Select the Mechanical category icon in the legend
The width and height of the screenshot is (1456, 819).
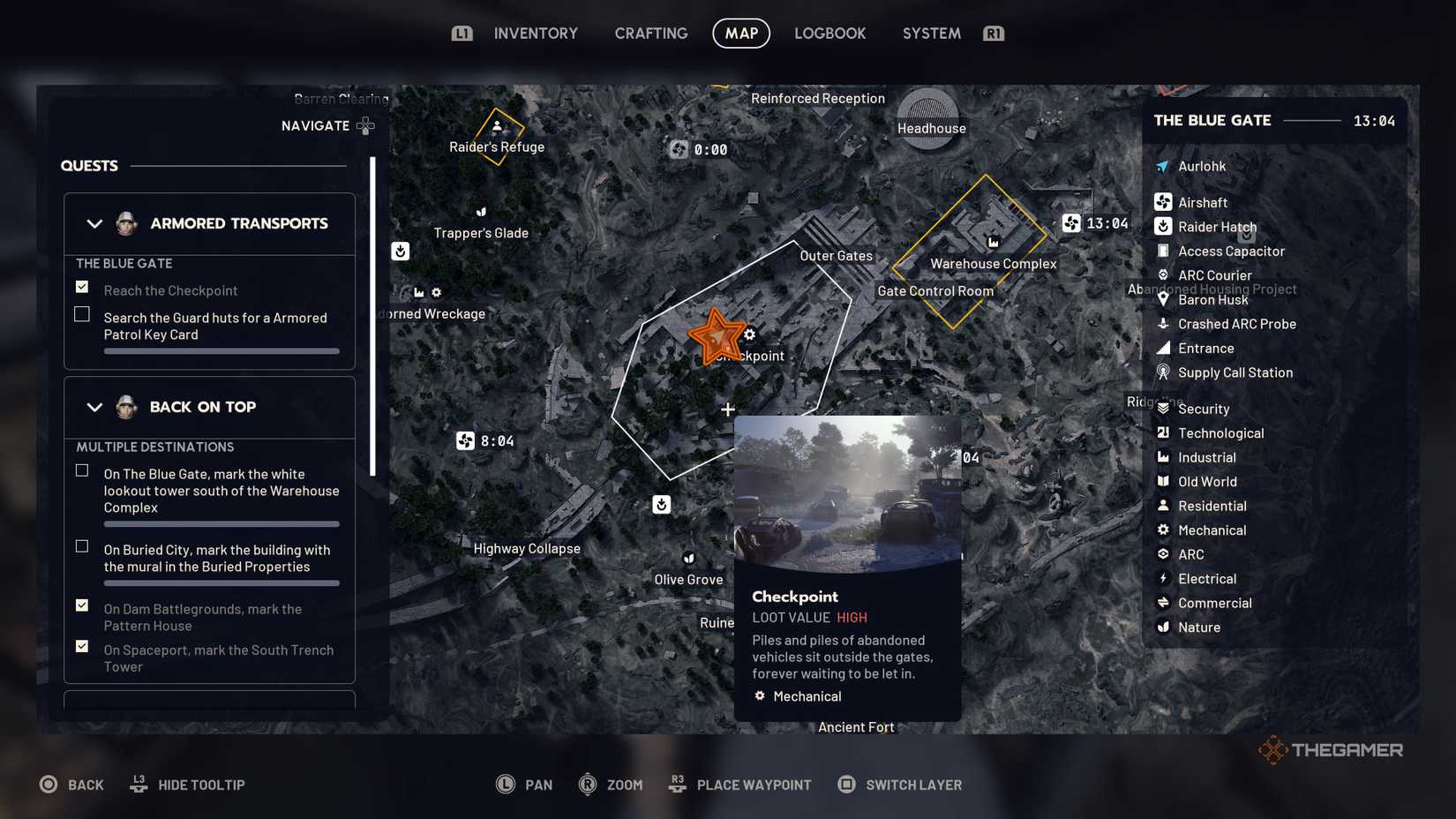click(1163, 530)
